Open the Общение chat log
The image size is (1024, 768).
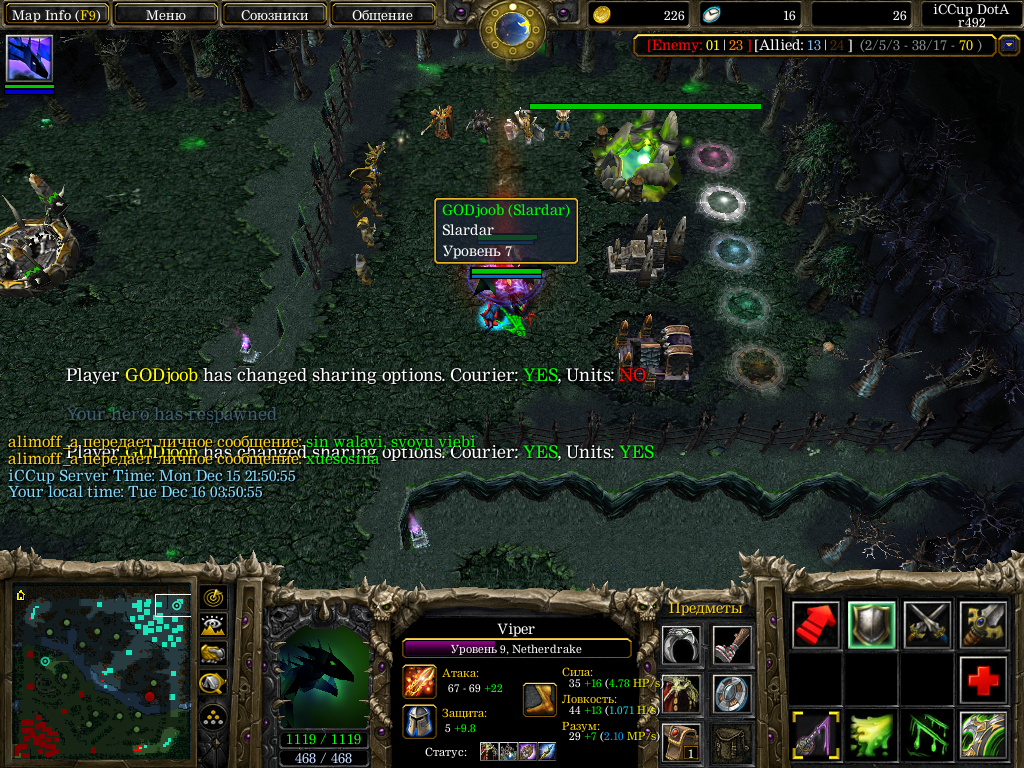[382, 15]
